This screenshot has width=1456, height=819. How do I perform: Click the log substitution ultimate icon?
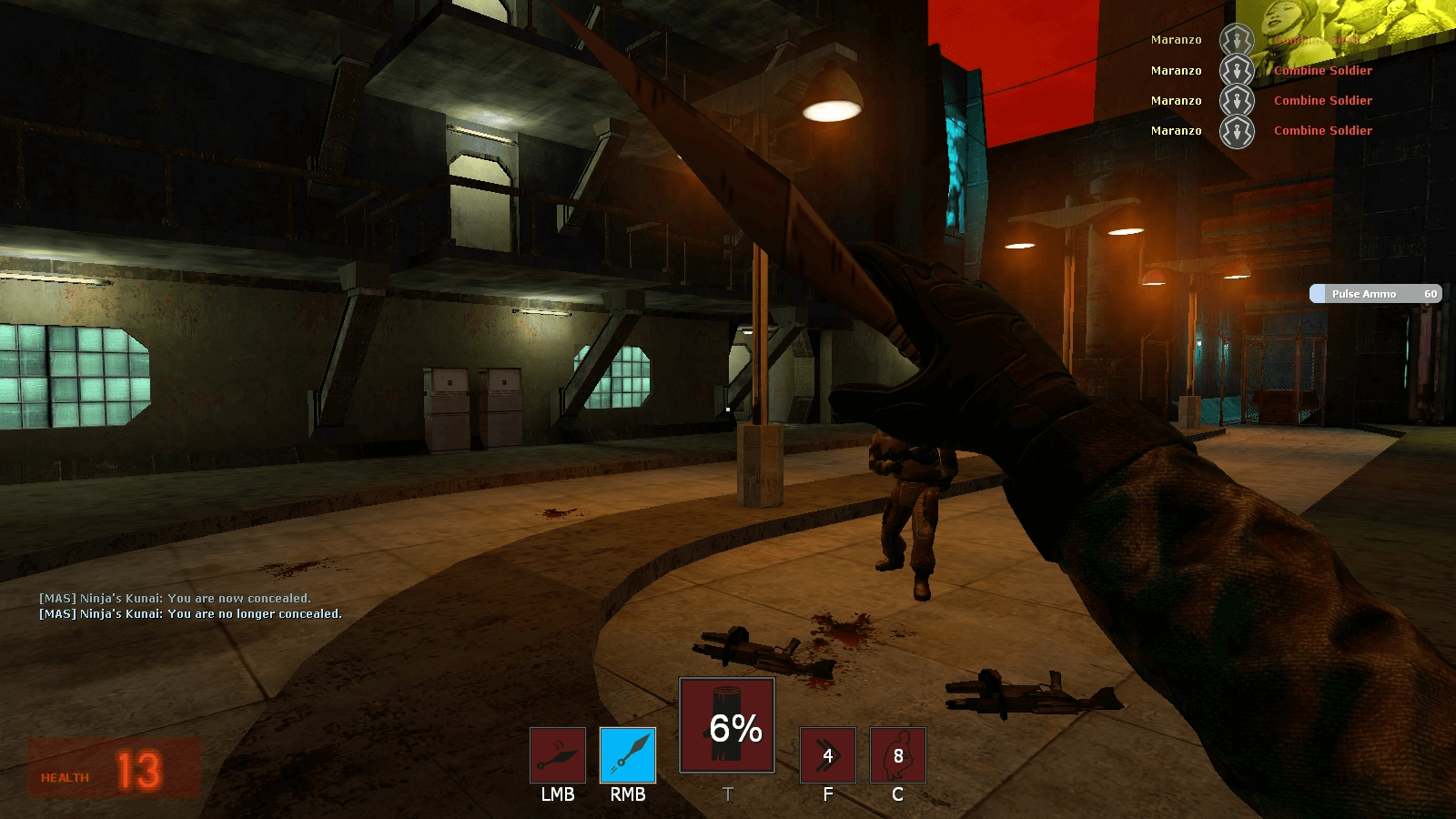click(x=727, y=725)
